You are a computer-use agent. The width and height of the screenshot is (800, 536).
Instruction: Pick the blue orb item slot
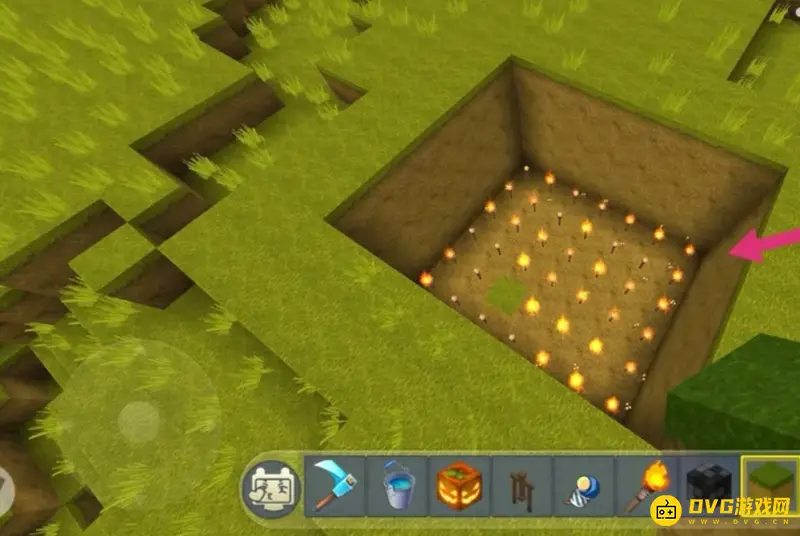(x=583, y=487)
